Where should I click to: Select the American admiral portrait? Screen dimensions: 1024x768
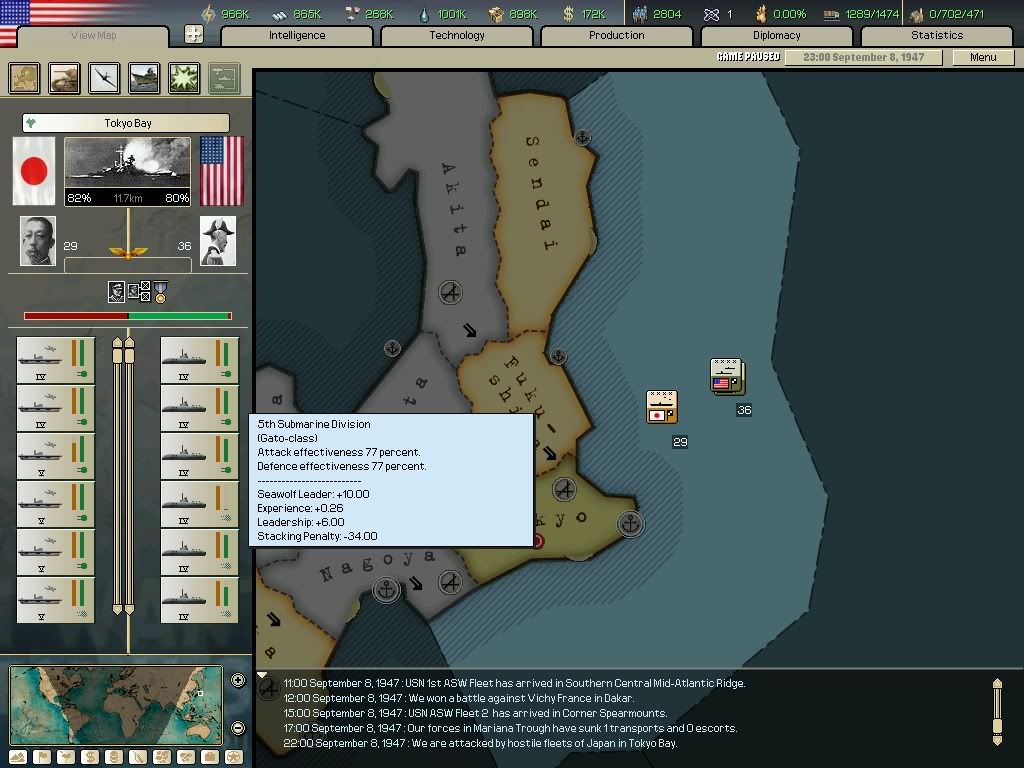(x=218, y=241)
